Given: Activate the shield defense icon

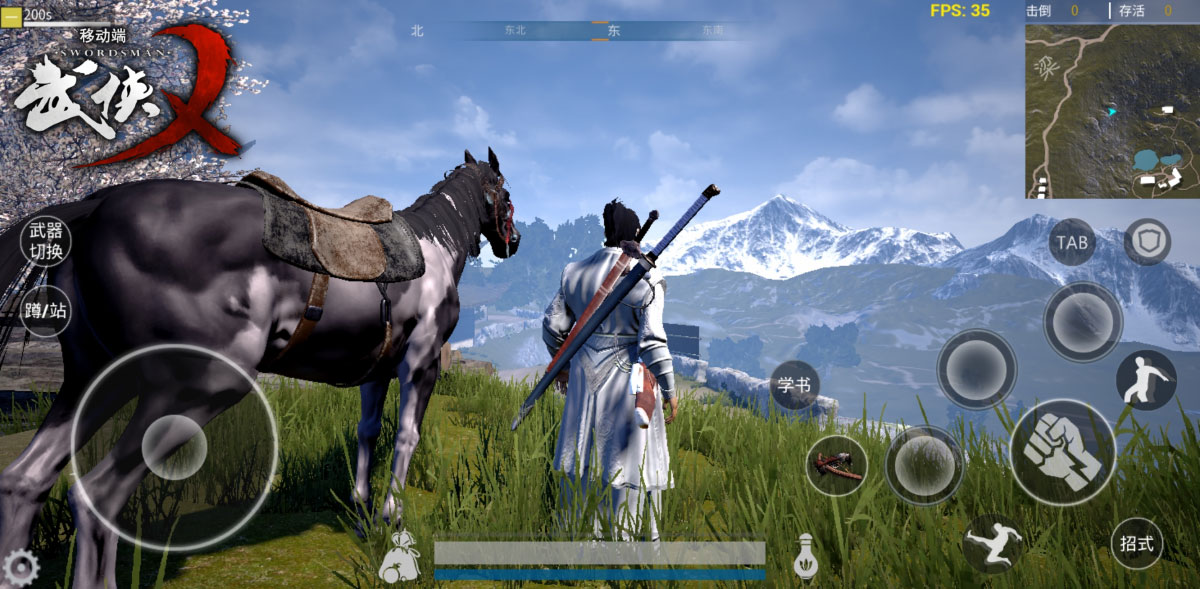Looking at the screenshot, I should click(x=1147, y=242).
